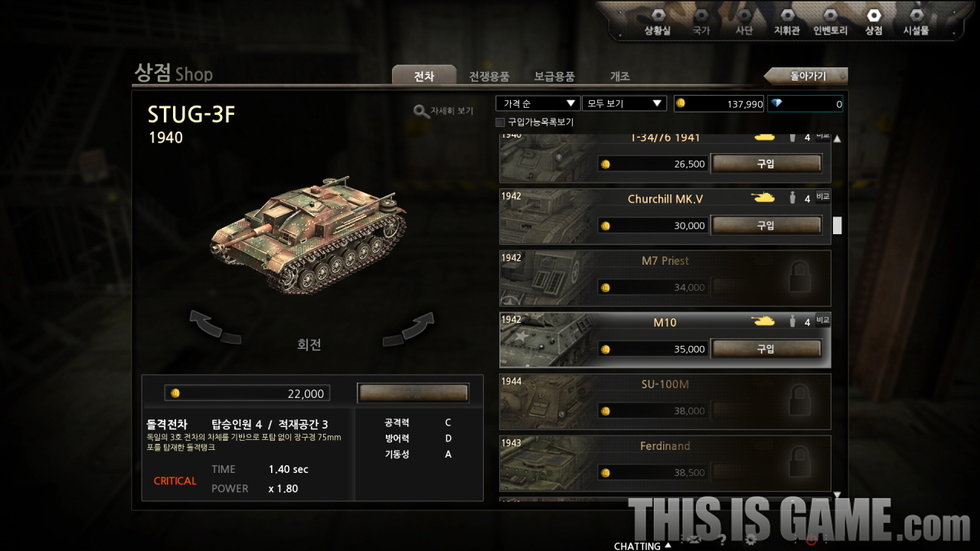Open the 모두 보기 filter dropdown

pyautogui.click(x=624, y=103)
